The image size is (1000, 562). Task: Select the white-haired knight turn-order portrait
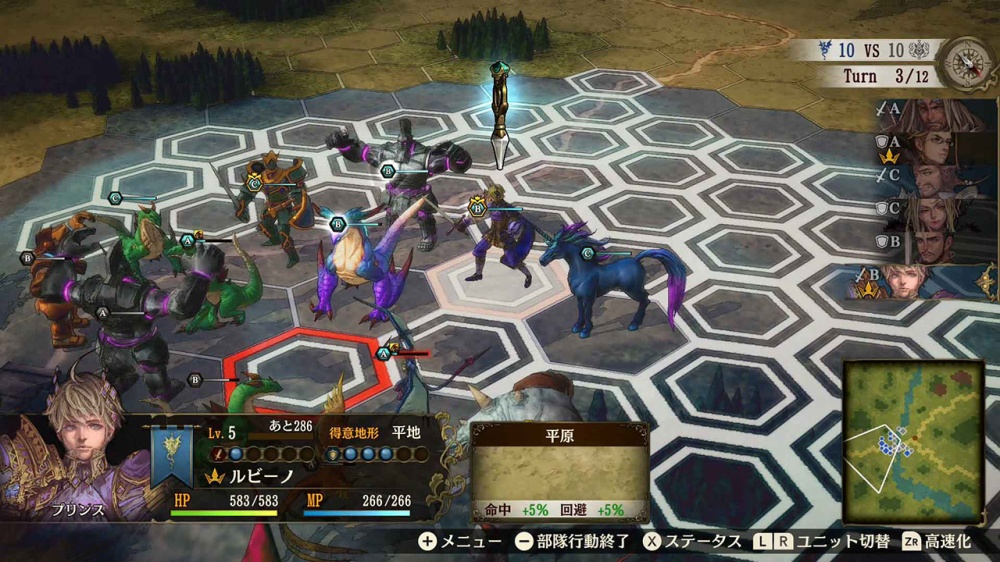(938, 115)
